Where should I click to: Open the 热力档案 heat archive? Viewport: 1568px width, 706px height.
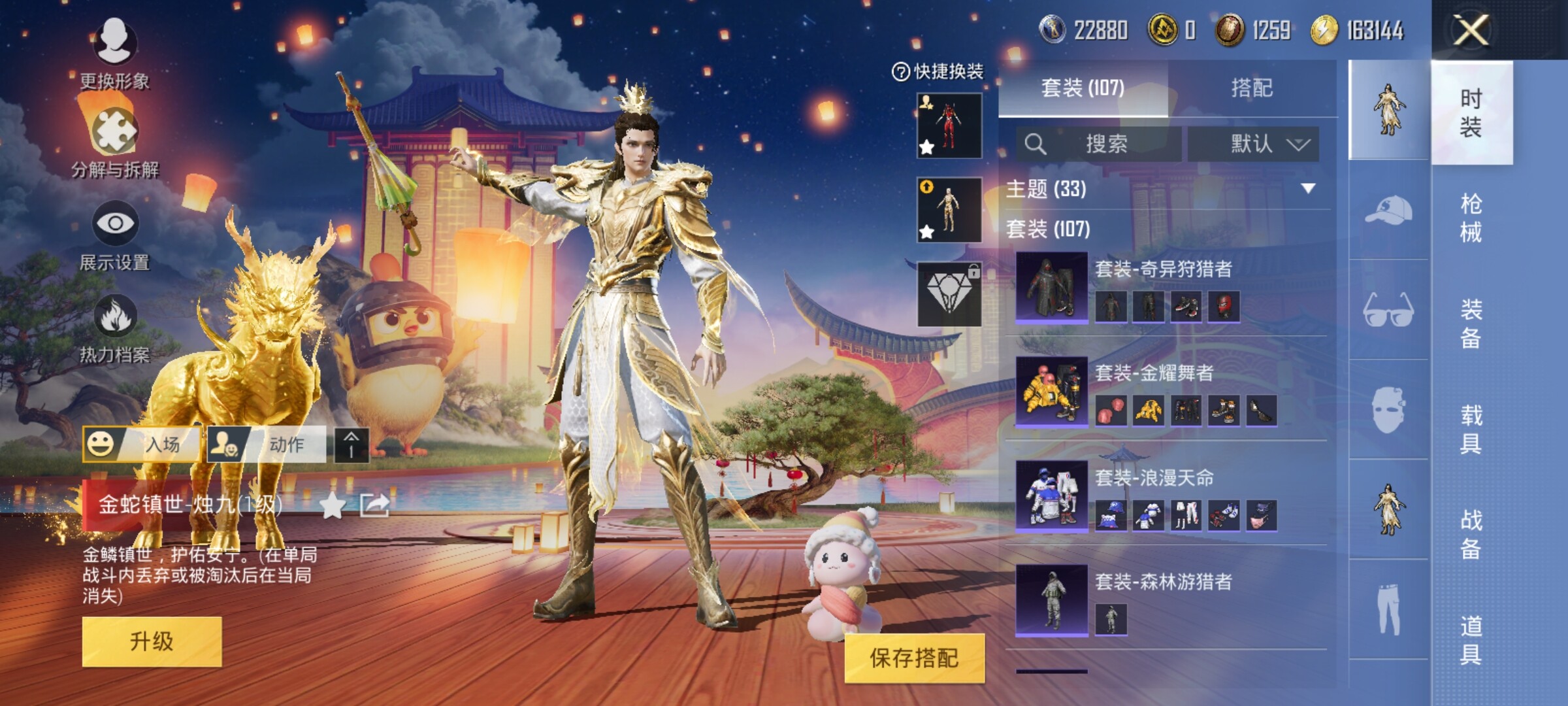115,328
